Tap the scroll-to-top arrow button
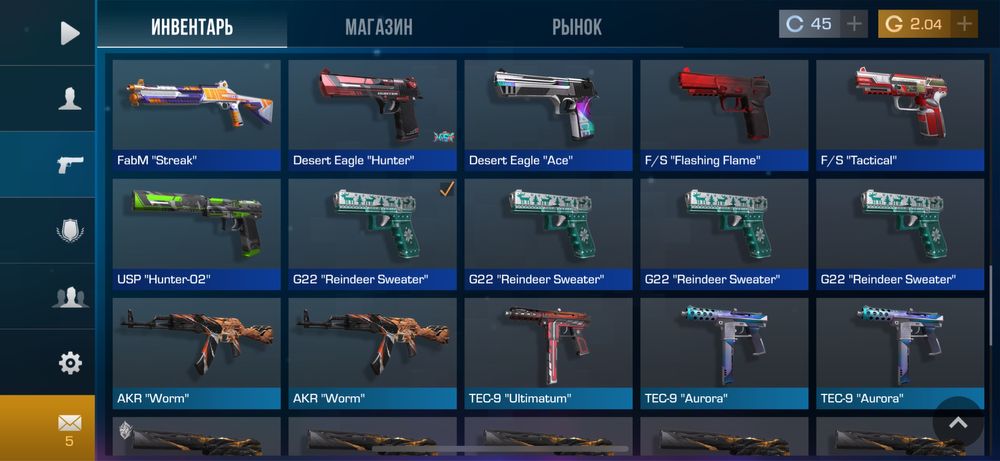The image size is (1000, 461). [958, 422]
